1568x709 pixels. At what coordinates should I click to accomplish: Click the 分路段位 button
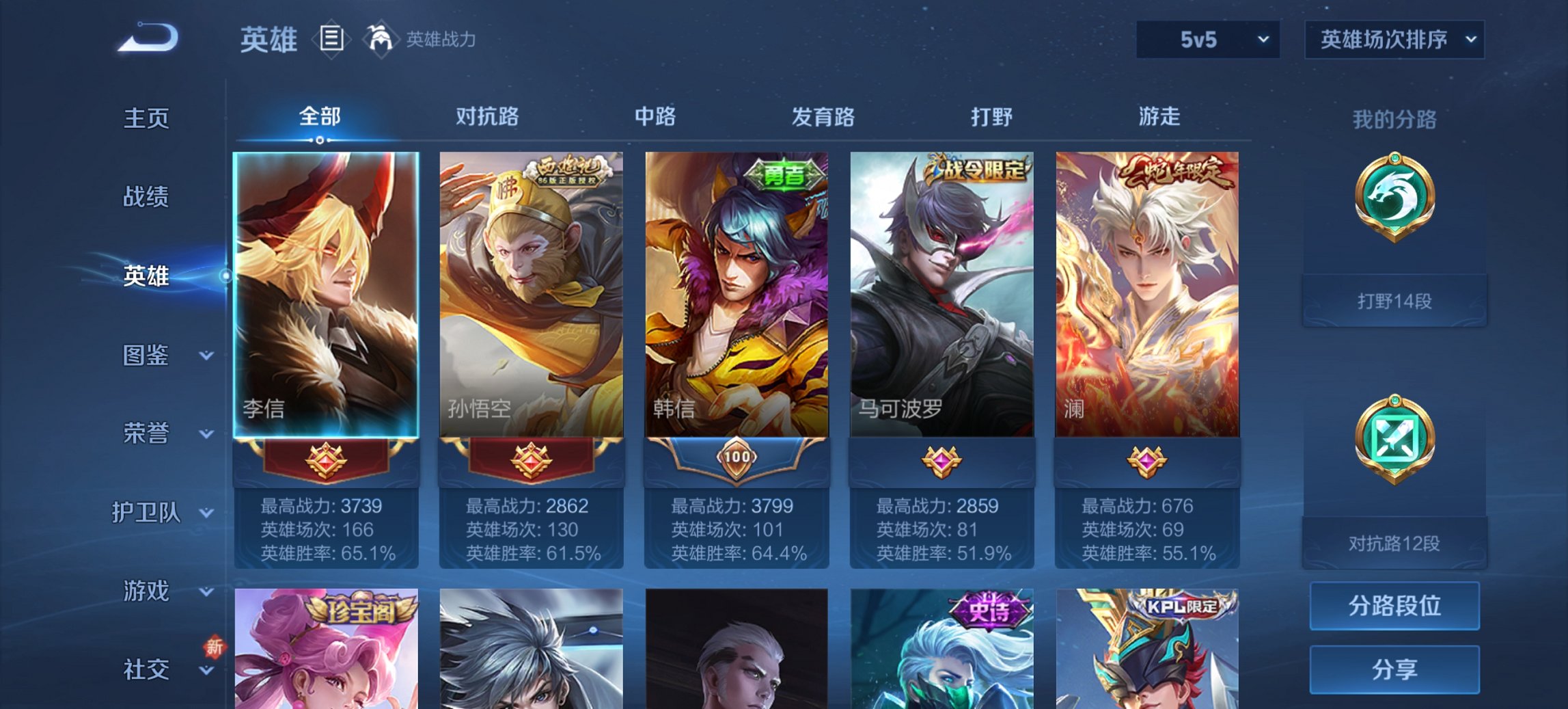pyautogui.click(x=1394, y=606)
